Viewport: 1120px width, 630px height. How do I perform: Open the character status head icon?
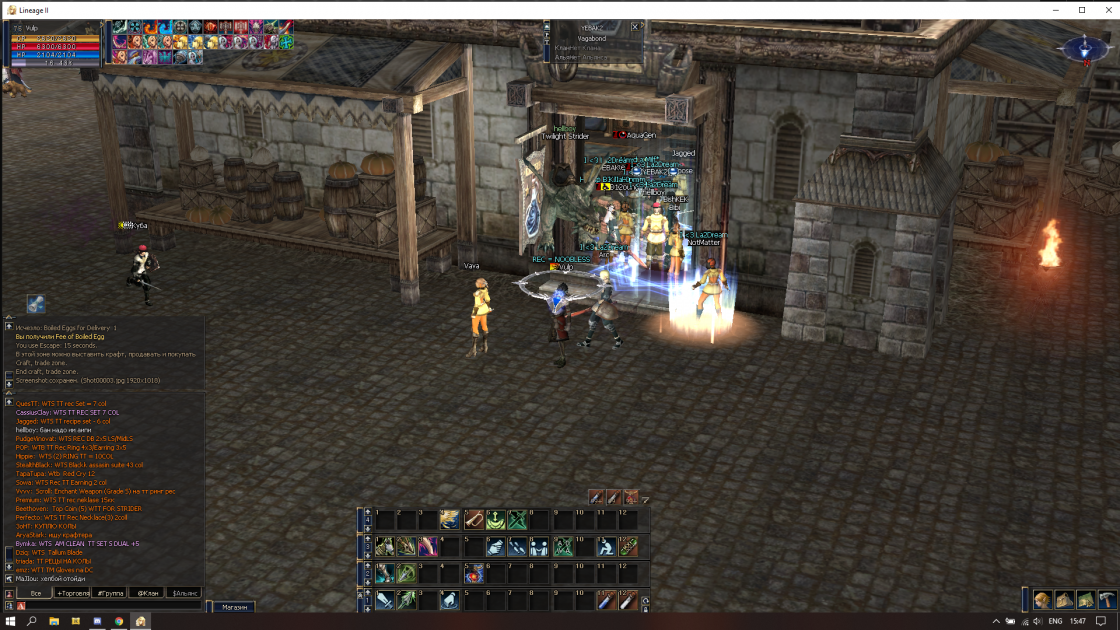(x=1042, y=599)
